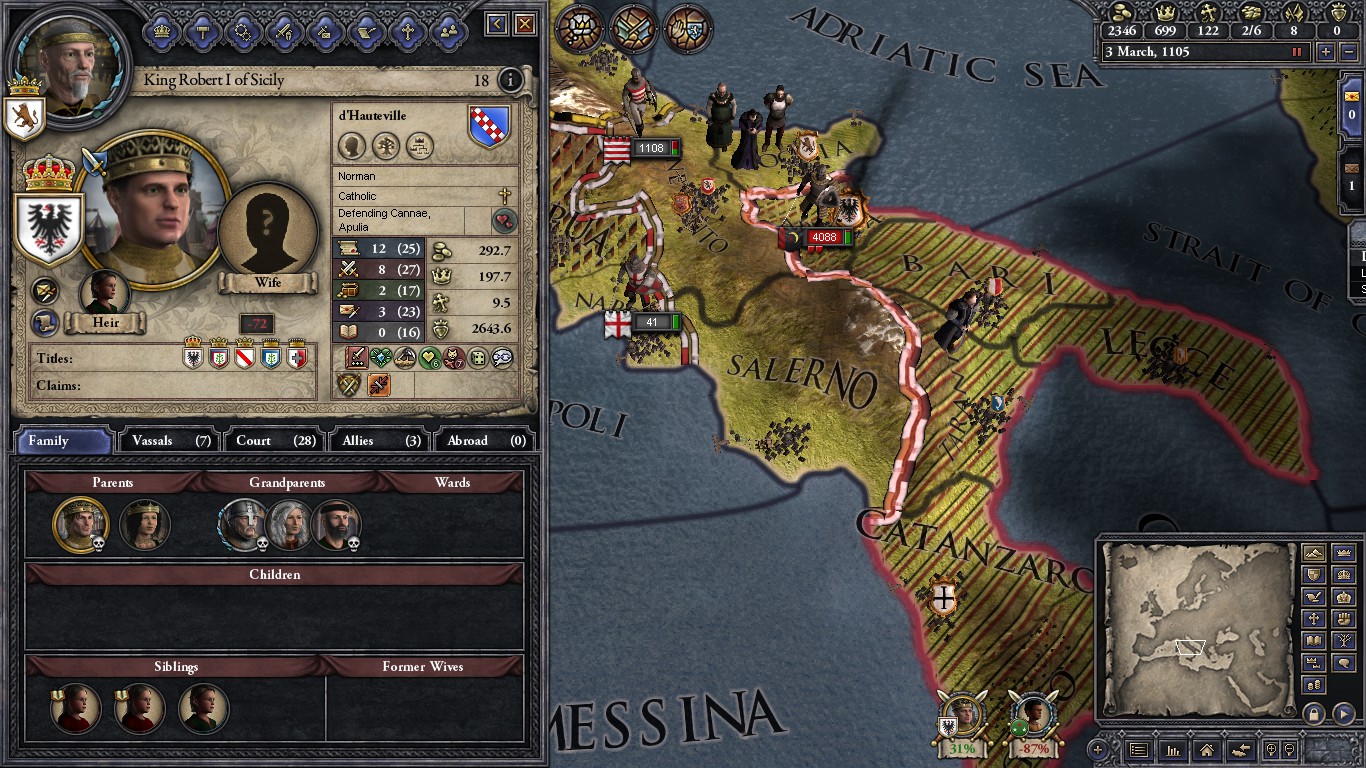The width and height of the screenshot is (1366, 768).
Task: Go back to the previous character
Action: pos(497,25)
